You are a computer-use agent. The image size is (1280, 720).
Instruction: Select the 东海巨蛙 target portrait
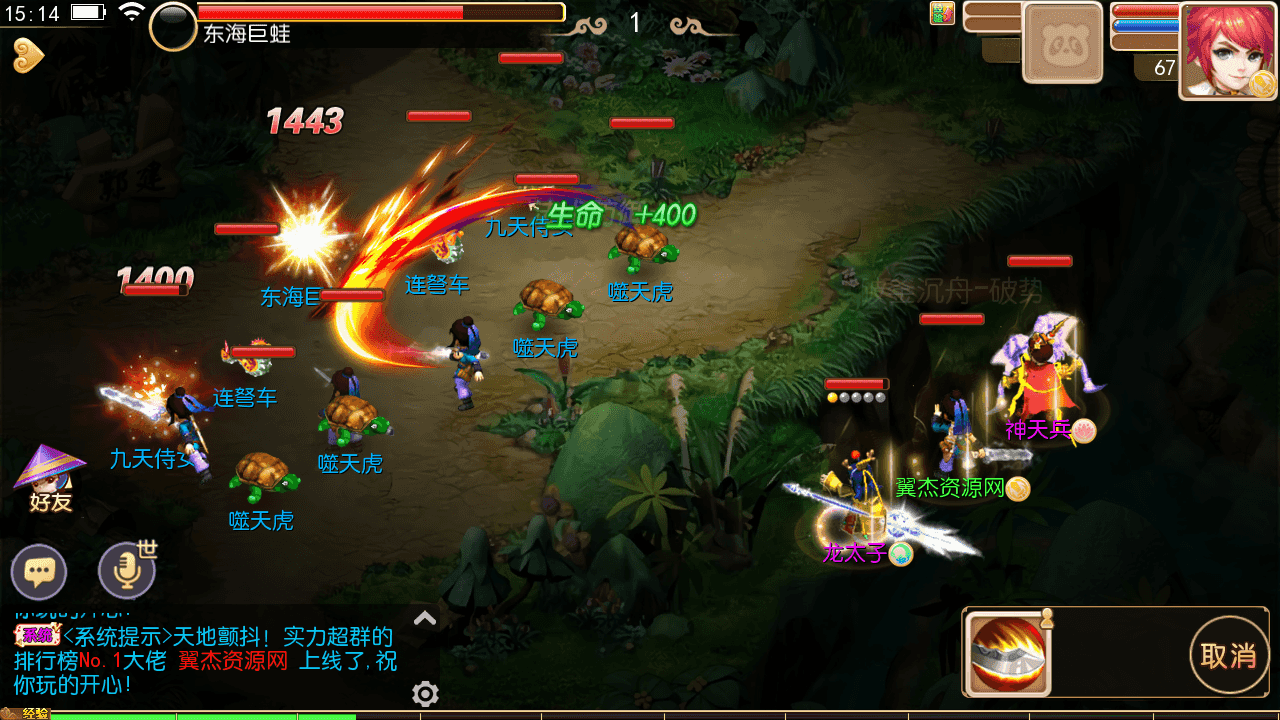(173, 27)
